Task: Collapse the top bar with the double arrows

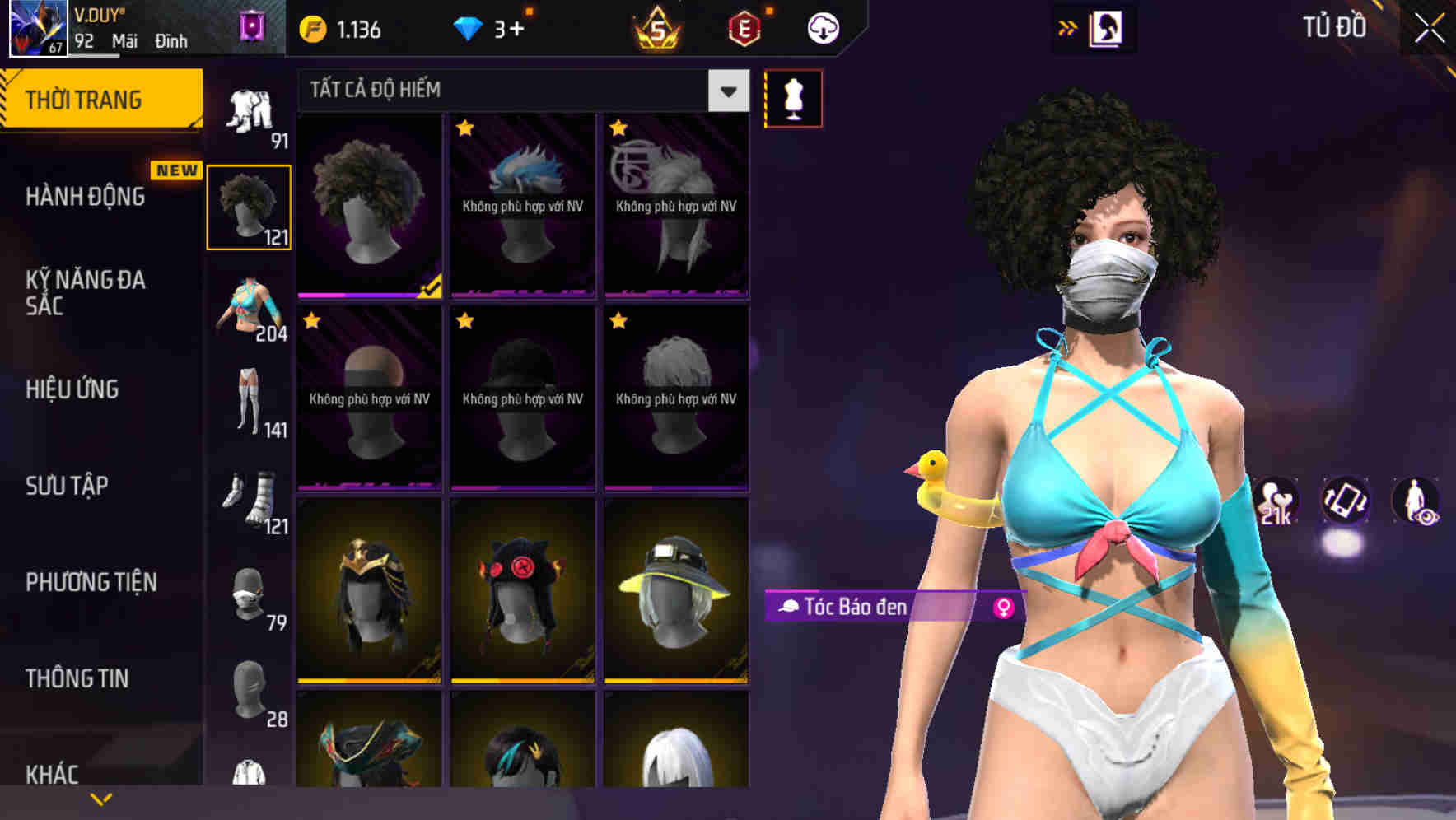Action: (x=1069, y=27)
